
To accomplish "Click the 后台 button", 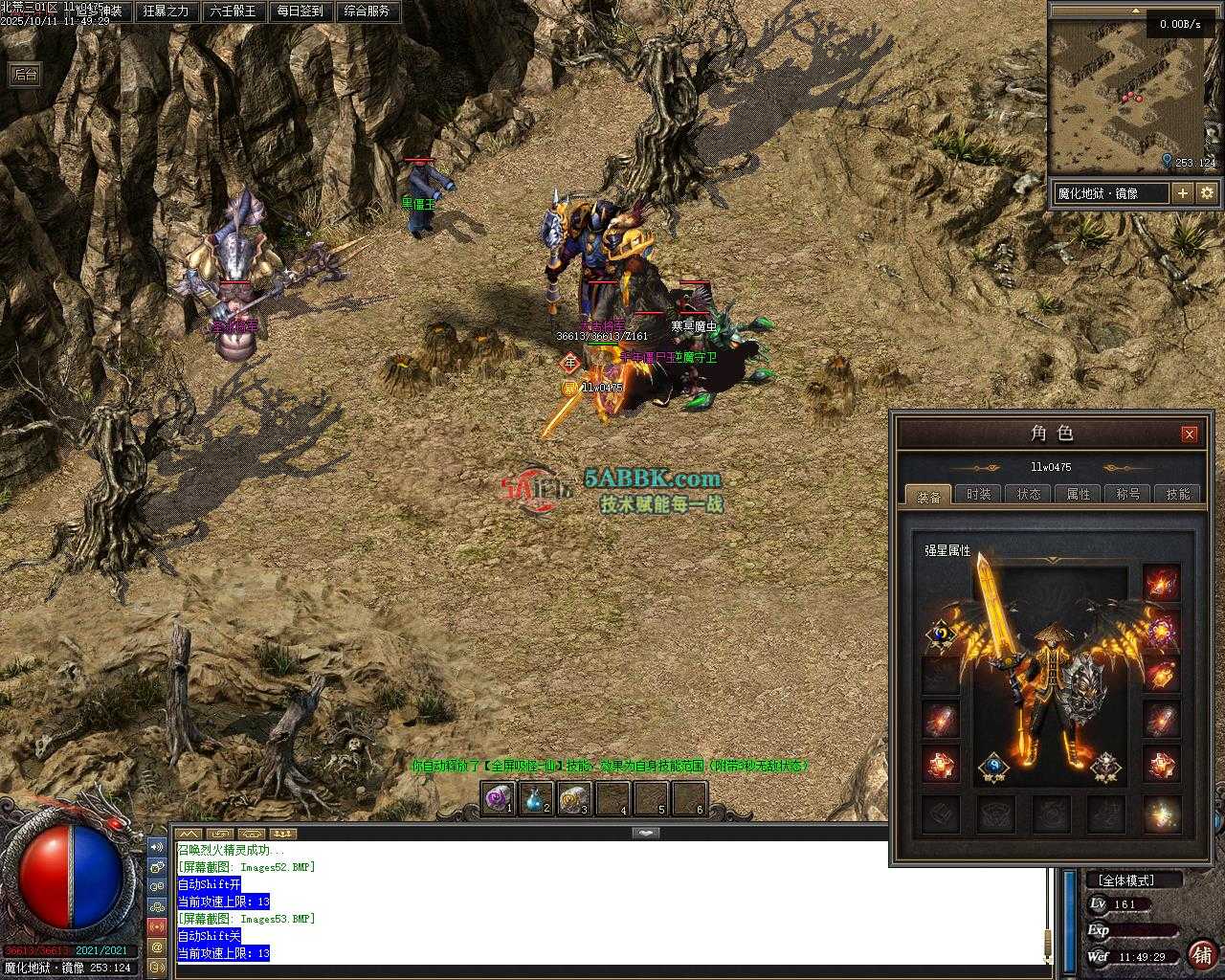I will tap(25, 75).
